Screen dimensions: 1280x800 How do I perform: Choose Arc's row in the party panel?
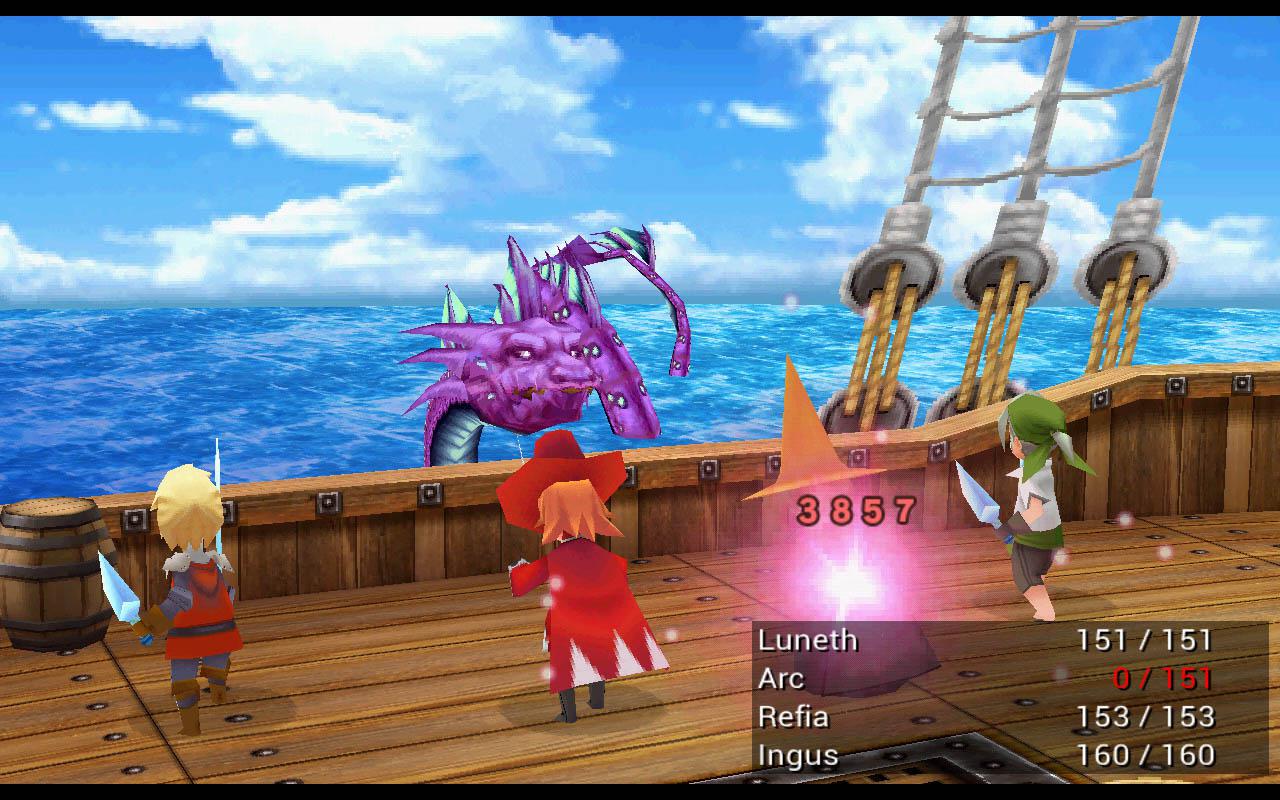(x=781, y=678)
